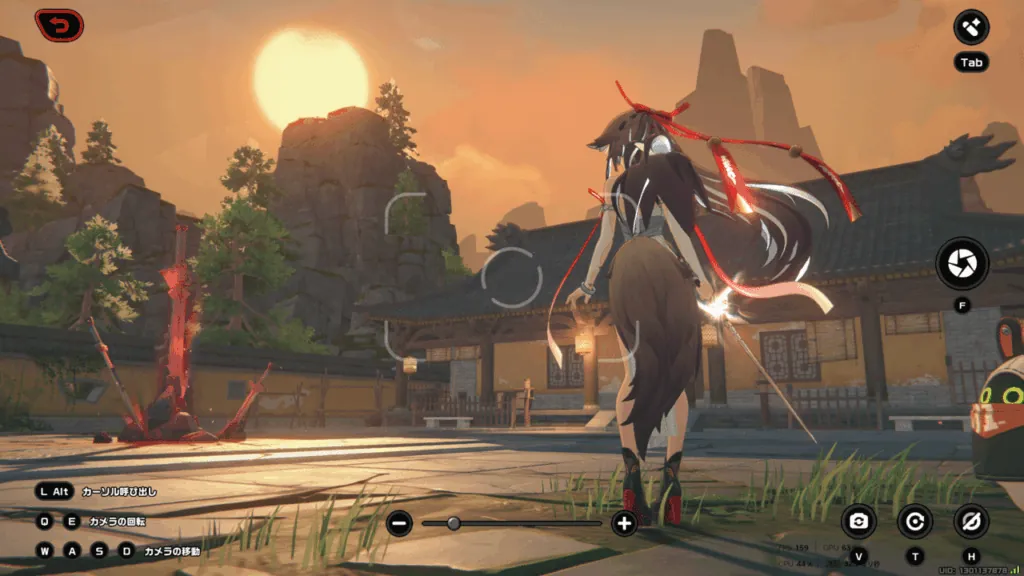Toggle the hide-interface crossed-circle icon
The width and height of the screenshot is (1024, 576).
tap(971, 521)
